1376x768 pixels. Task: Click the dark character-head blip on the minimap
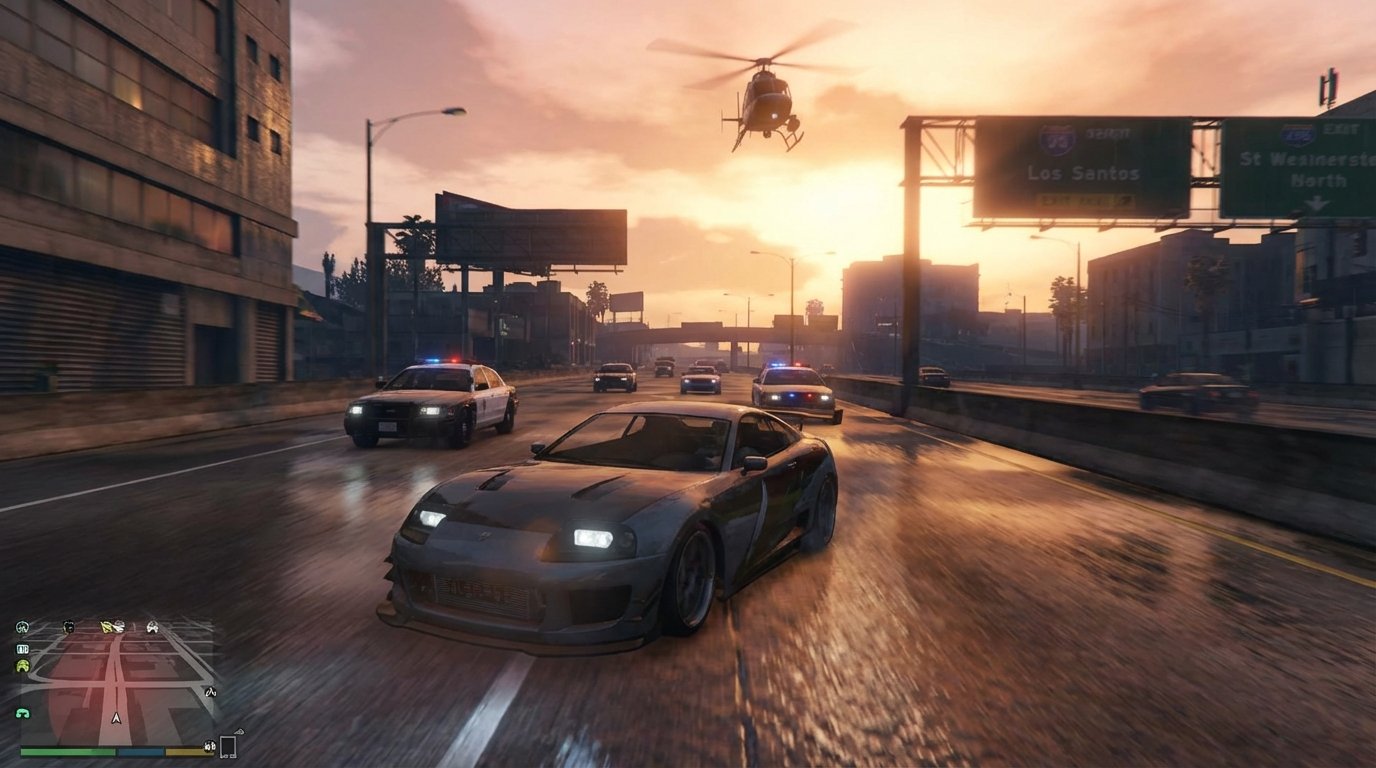click(68, 627)
